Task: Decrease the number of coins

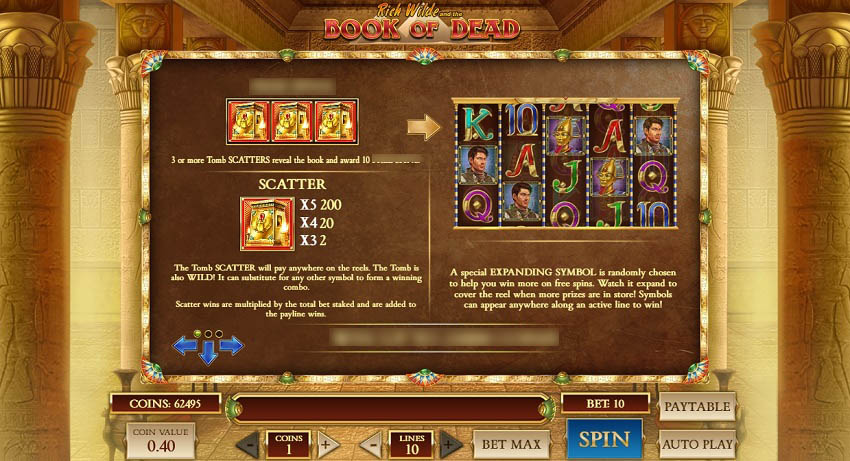Action: pyautogui.click(x=248, y=445)
